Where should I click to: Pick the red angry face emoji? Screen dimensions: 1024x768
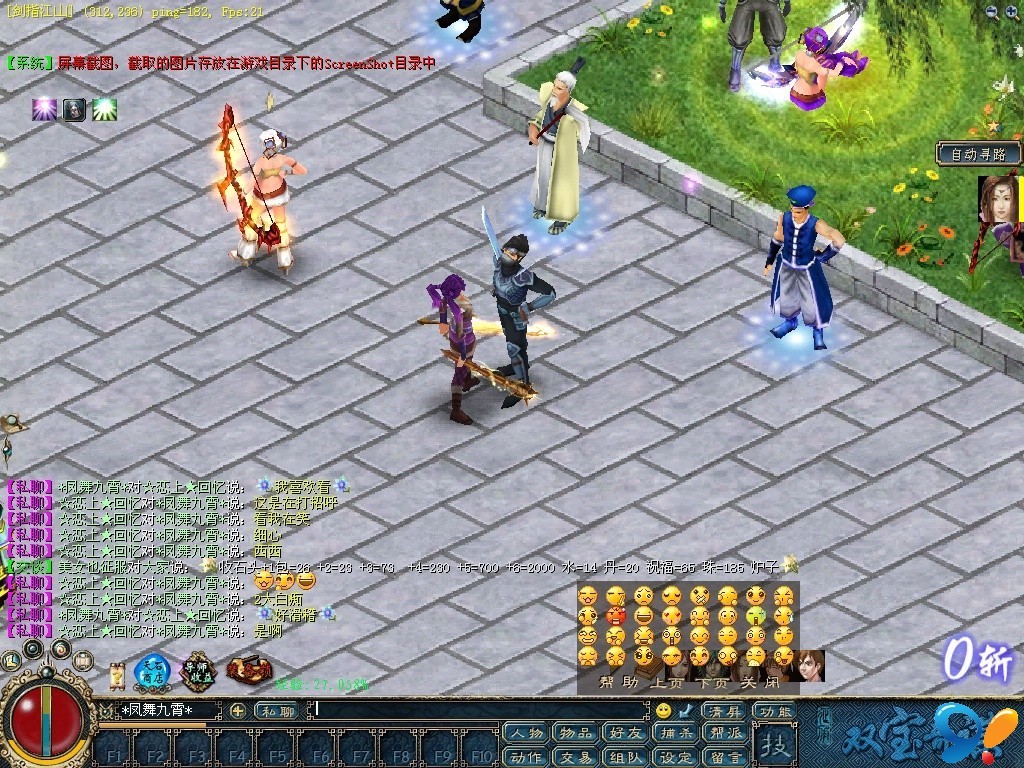tap(616, 615)
